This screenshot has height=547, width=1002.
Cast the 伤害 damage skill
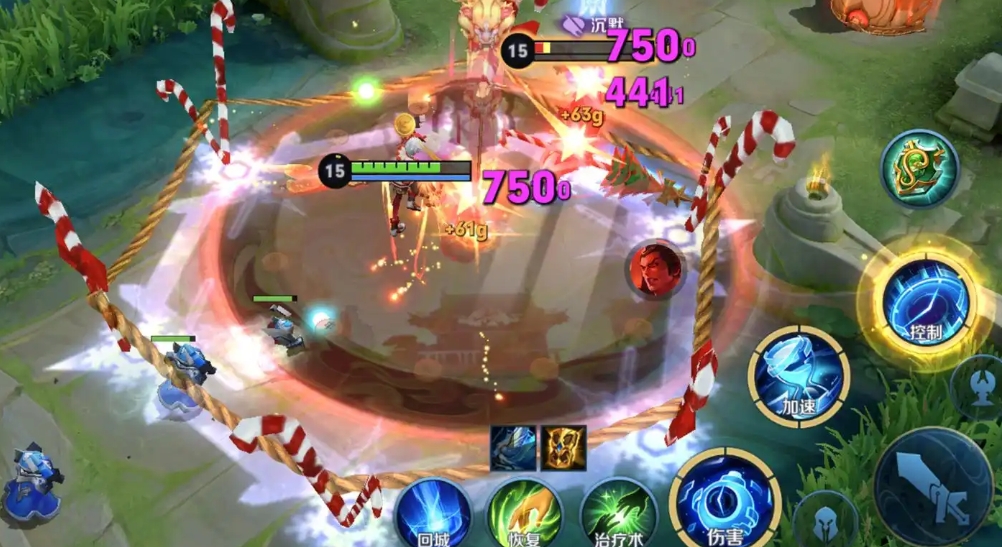(x=724, y=497)
